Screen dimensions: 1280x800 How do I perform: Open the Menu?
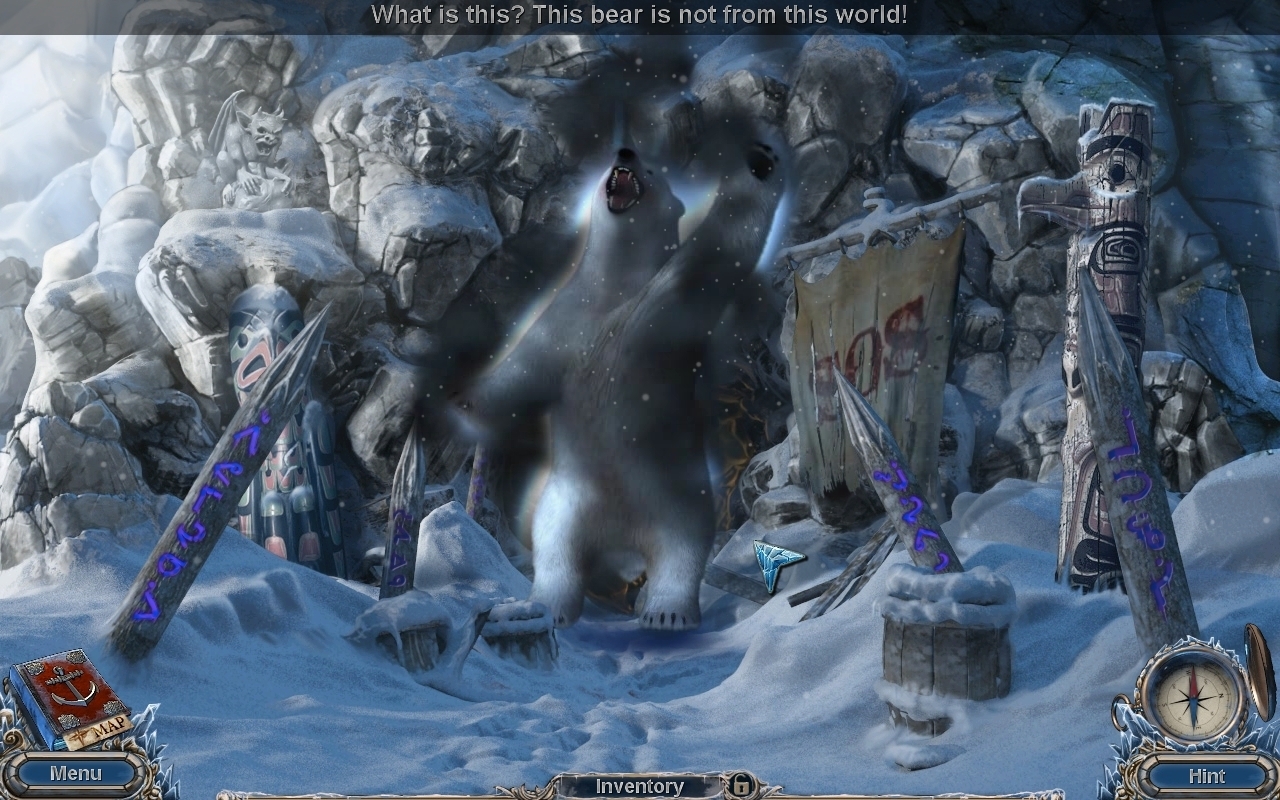[x=75, y=772]
